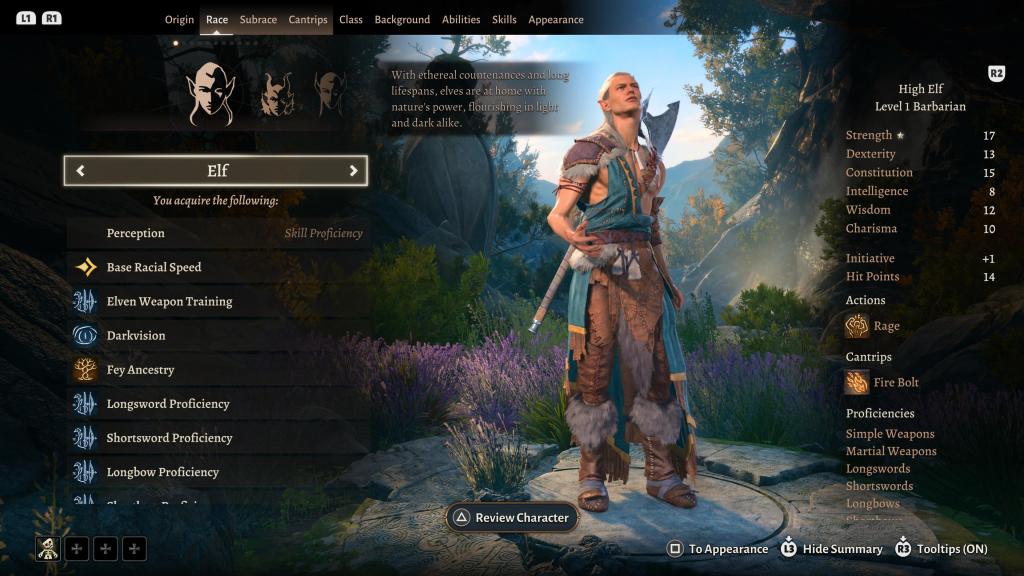1024x576 pixels.
Task: Select the horned tiefling race portrait
Action: tap(277, 94)
